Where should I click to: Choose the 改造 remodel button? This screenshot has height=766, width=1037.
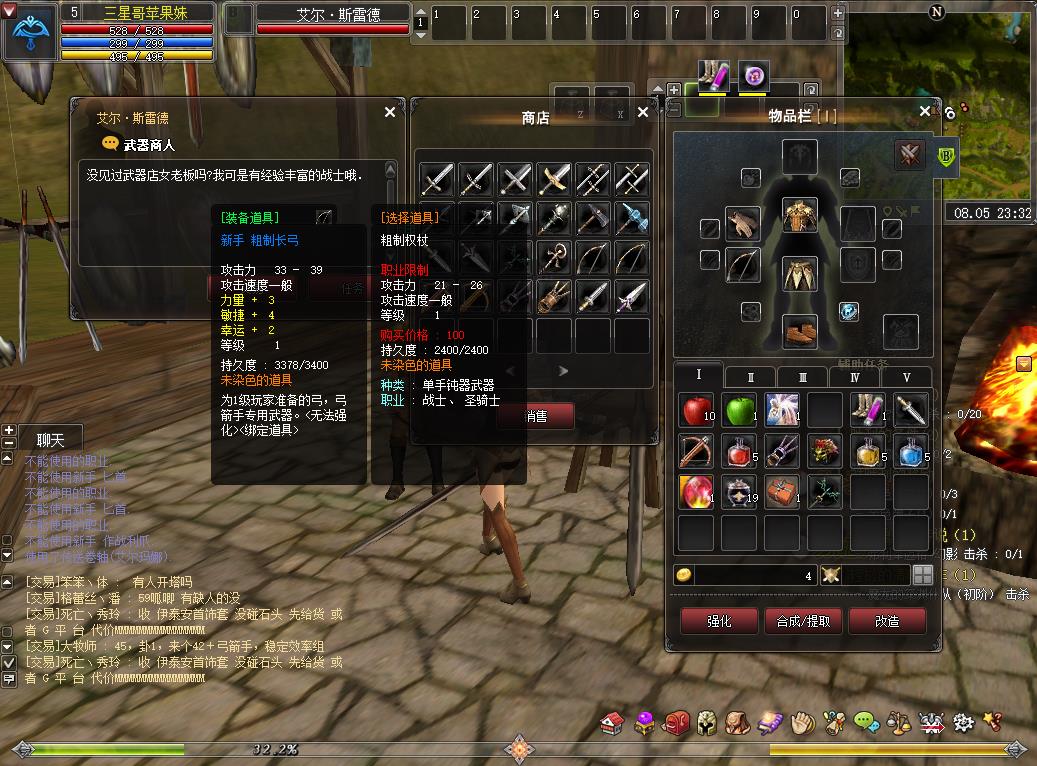click(886, 621)
